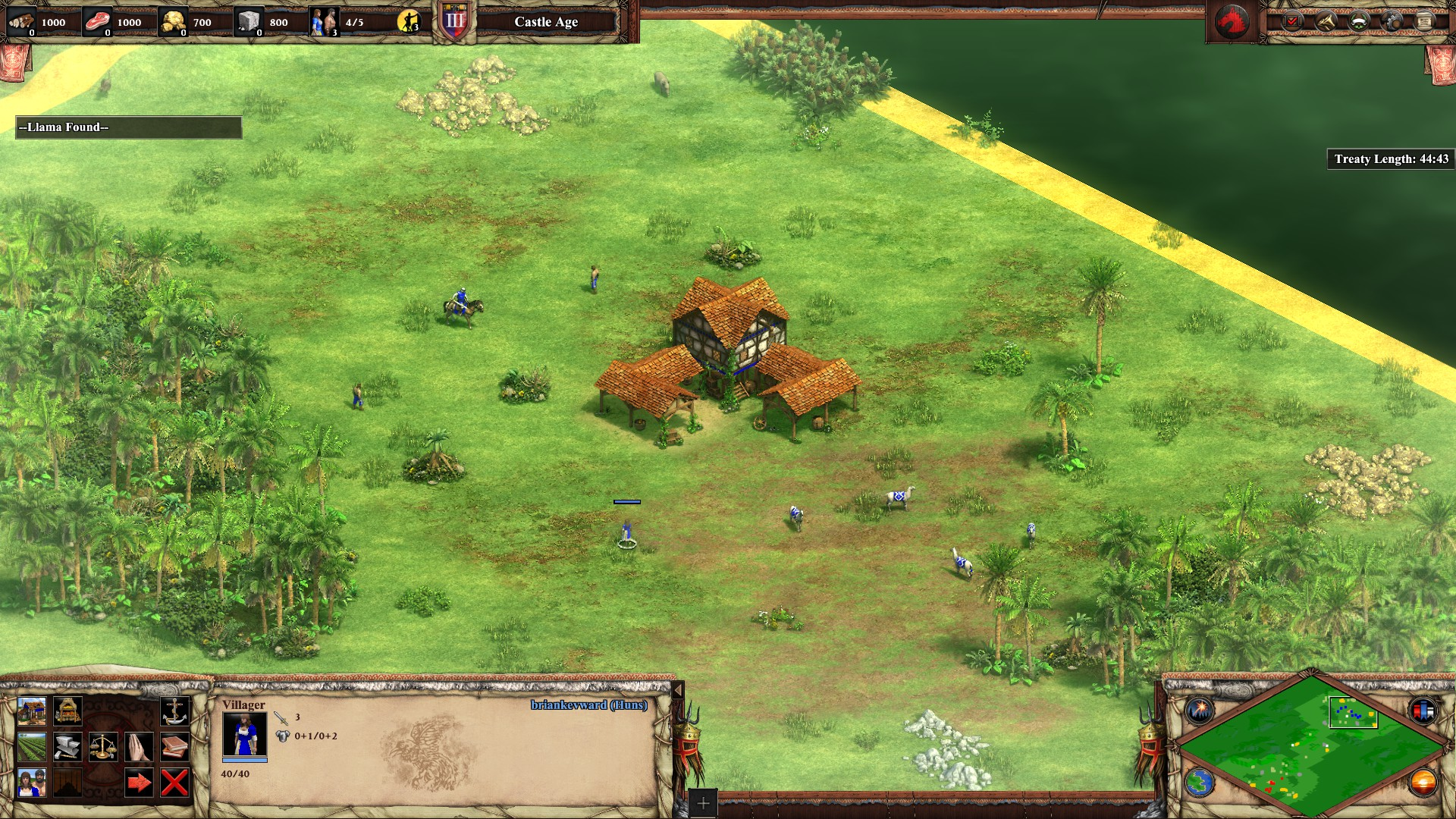This screenshot has width=1456, height=819.
Task: Open the gears settings menu button
Action: pyautogui.click(x=1392, y=21)
